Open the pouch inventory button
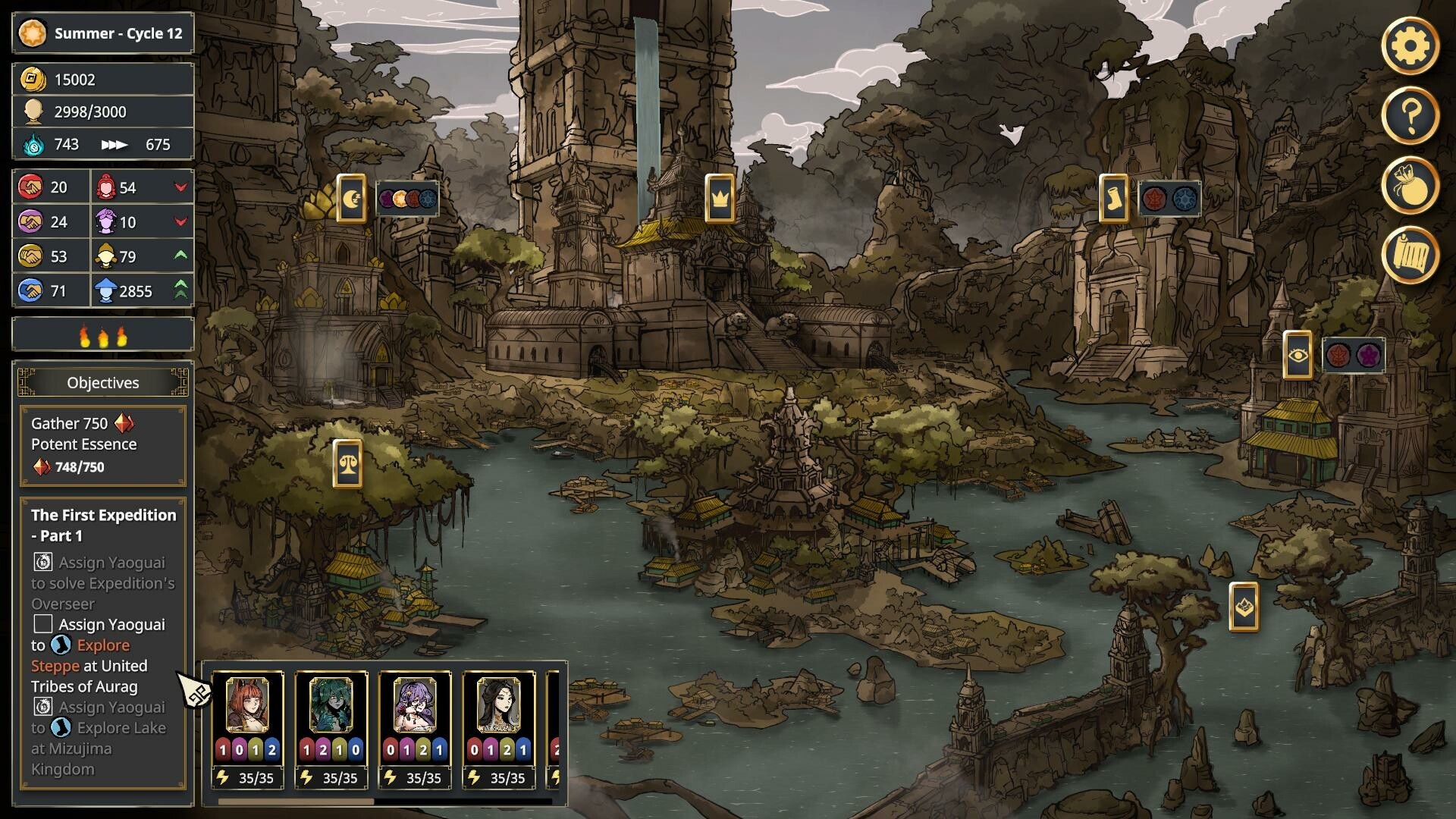Image resolution: width=1456 pixels, height=819 pixels. tap(1410, 185)
